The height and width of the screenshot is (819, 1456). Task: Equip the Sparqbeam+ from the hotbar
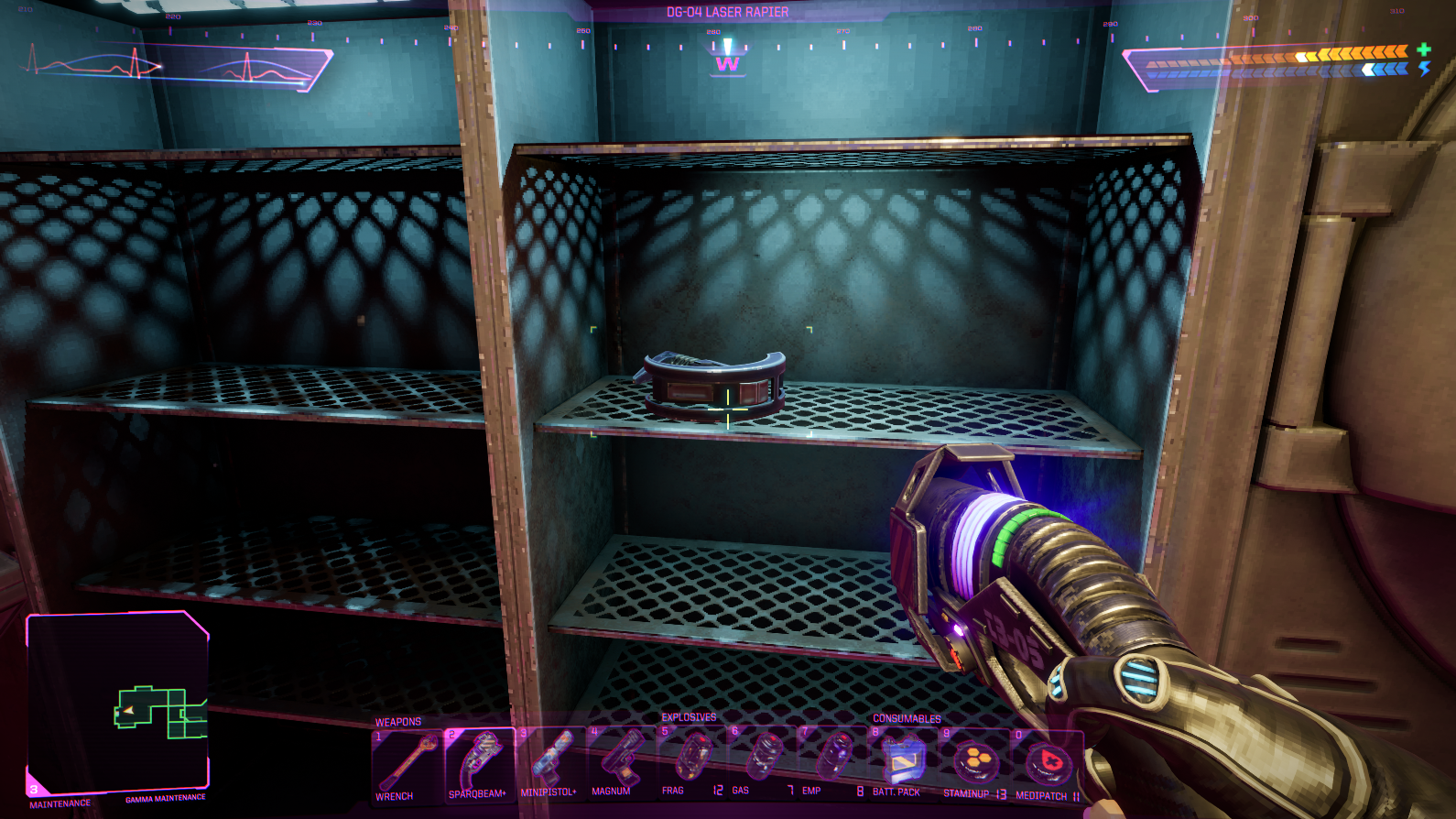tap(480, 764)
